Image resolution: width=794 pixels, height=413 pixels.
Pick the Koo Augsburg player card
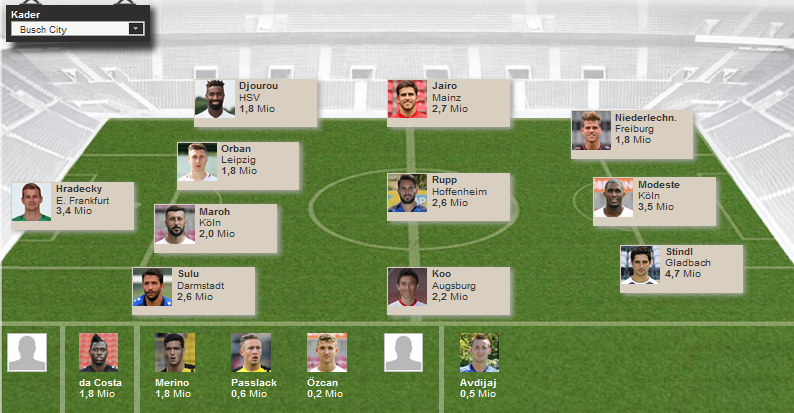[448, 287]
